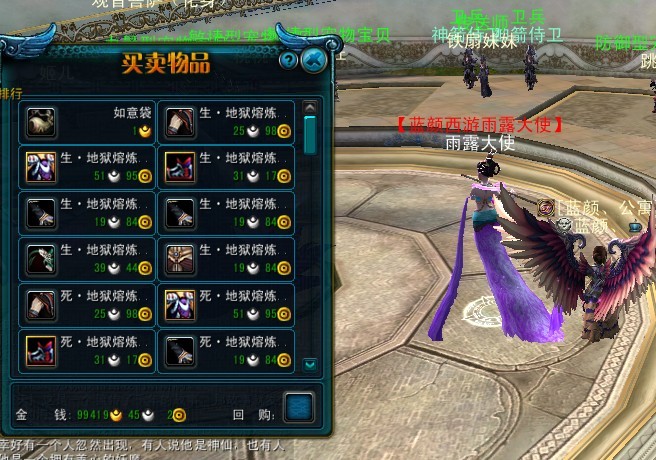656x460 pixels.
Task: Select 死·地狱熔炼 priced 19 silver 84
Action: (227, 351)
